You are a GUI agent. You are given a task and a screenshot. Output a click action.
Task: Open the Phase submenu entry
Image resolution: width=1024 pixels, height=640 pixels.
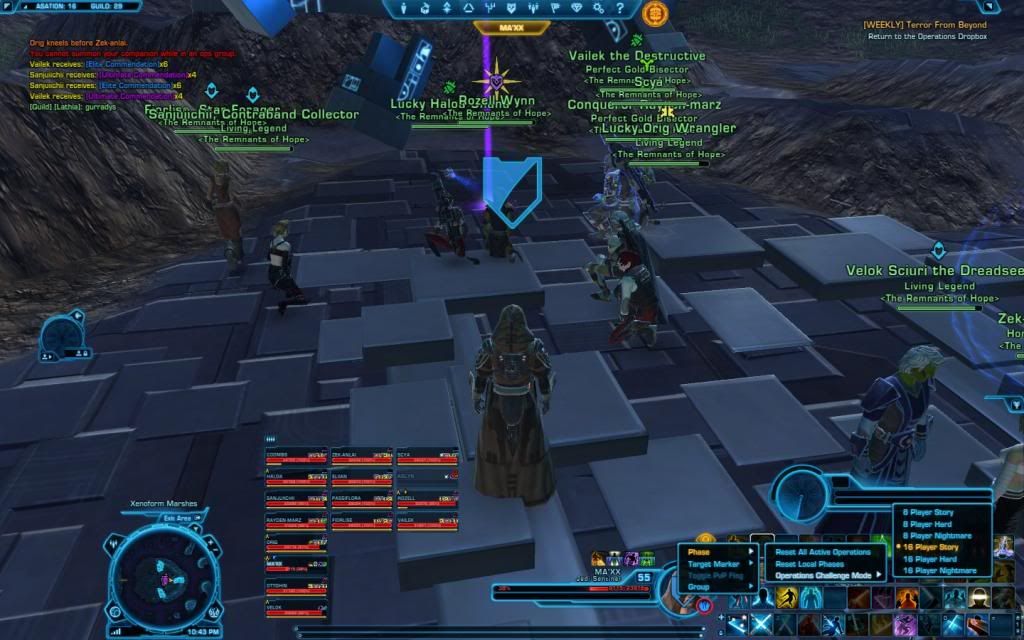pos(699,552)
